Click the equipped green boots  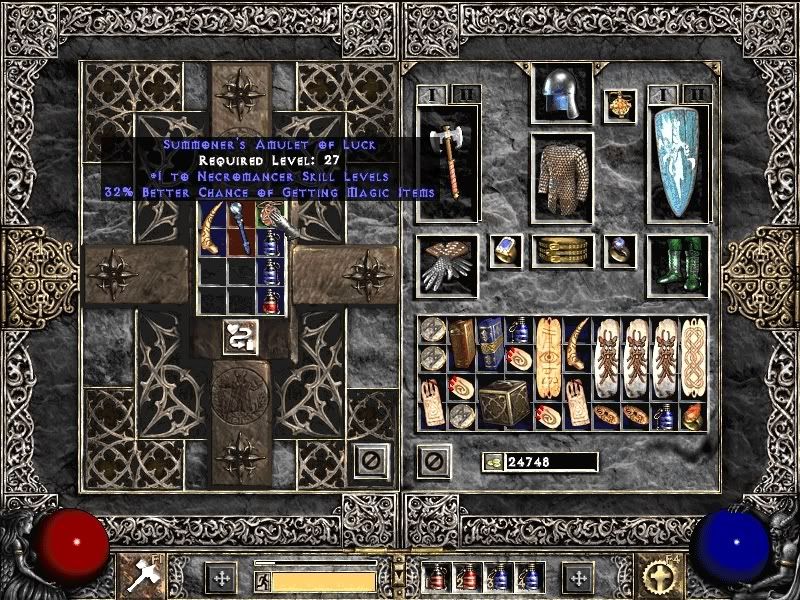click(679, 266)
